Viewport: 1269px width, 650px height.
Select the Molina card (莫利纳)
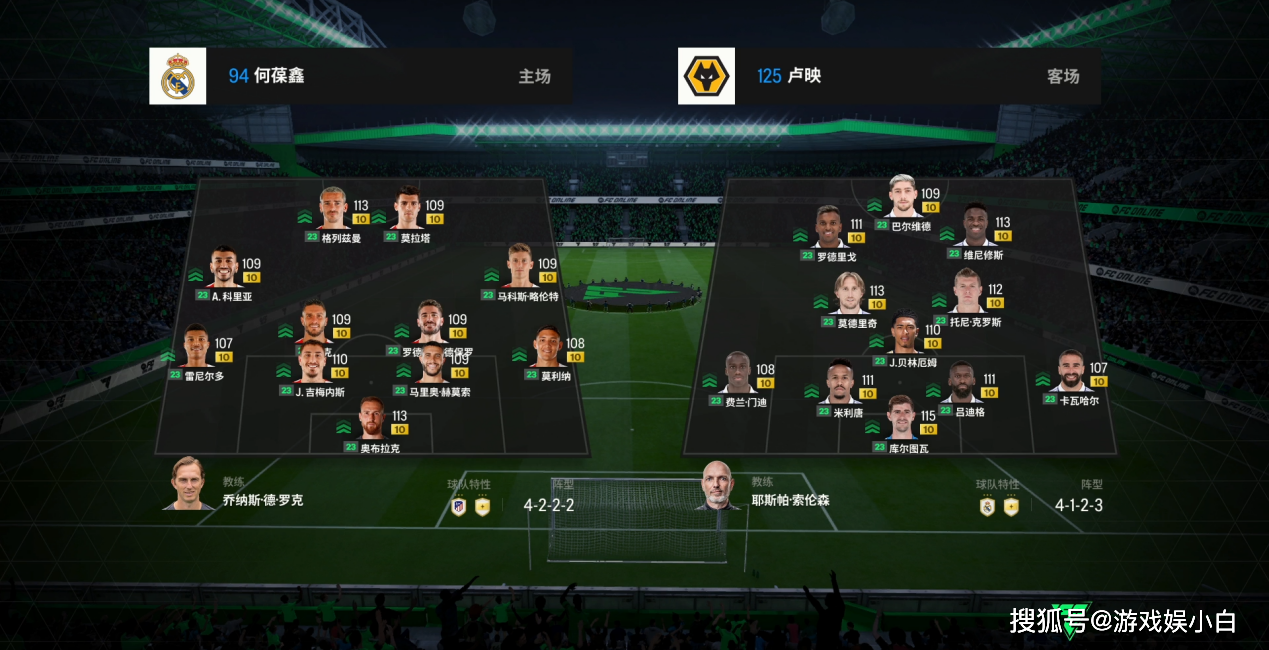tap(547, 347)
